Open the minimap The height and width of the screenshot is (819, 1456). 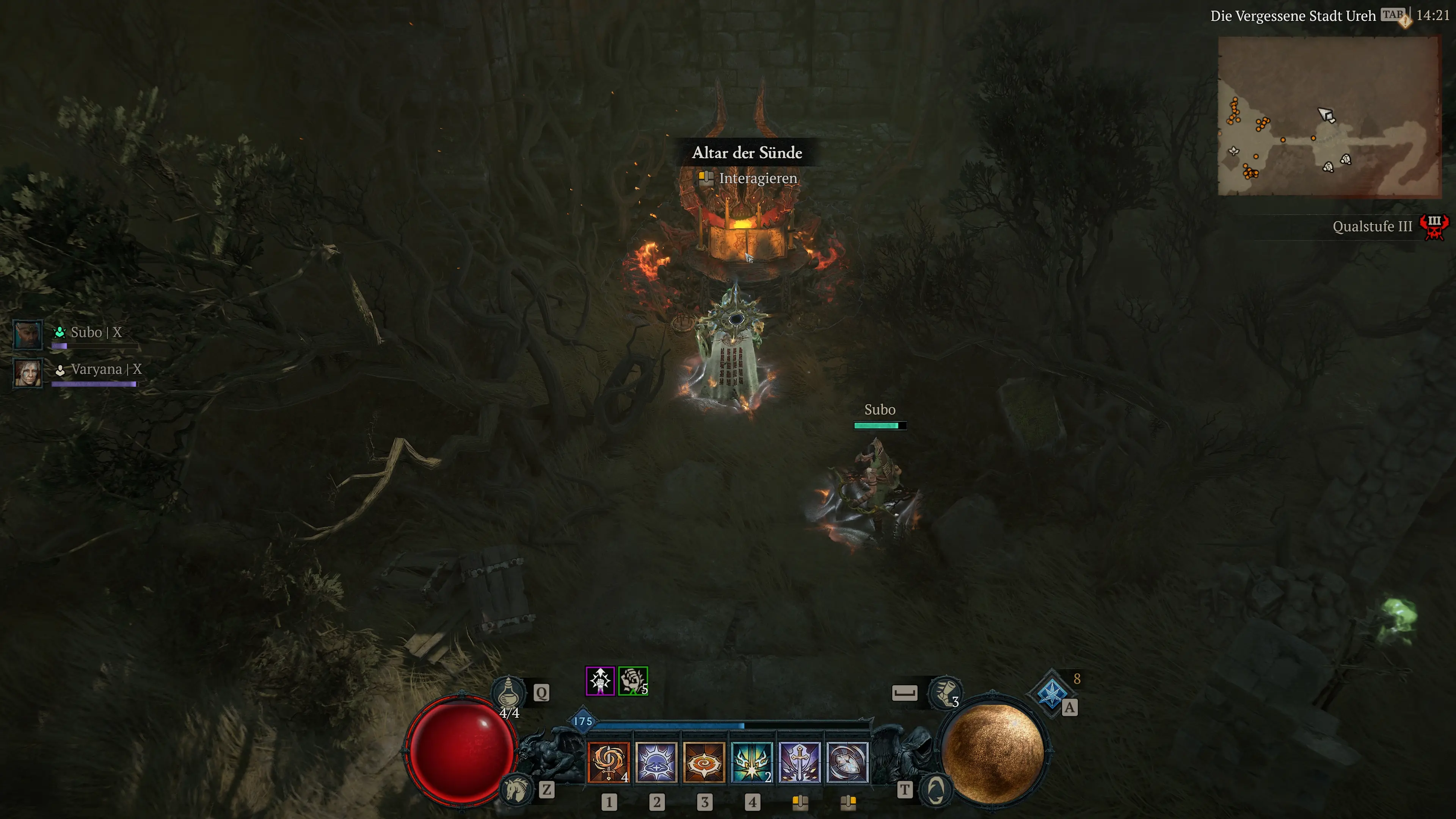pos(1329,116)
